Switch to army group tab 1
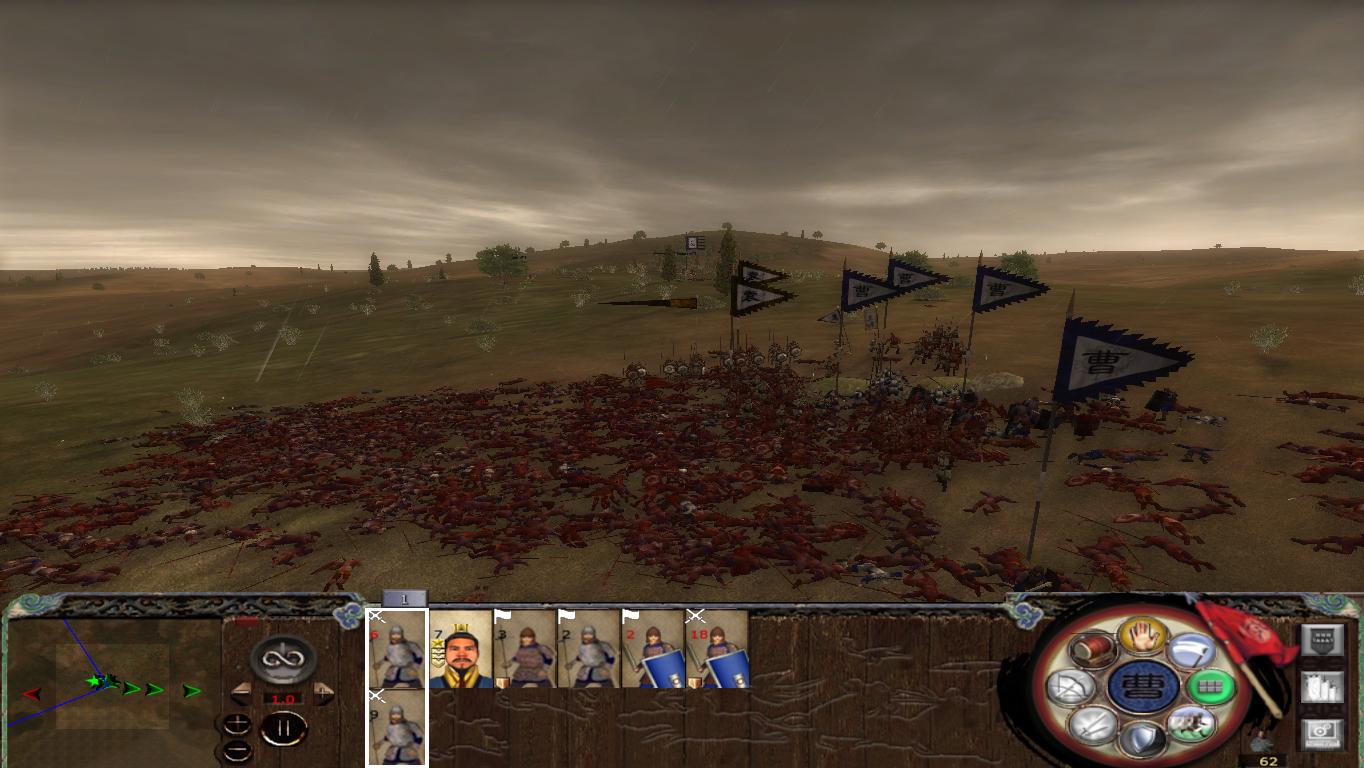Screen dimensions: 1364x768 (403, 600)
